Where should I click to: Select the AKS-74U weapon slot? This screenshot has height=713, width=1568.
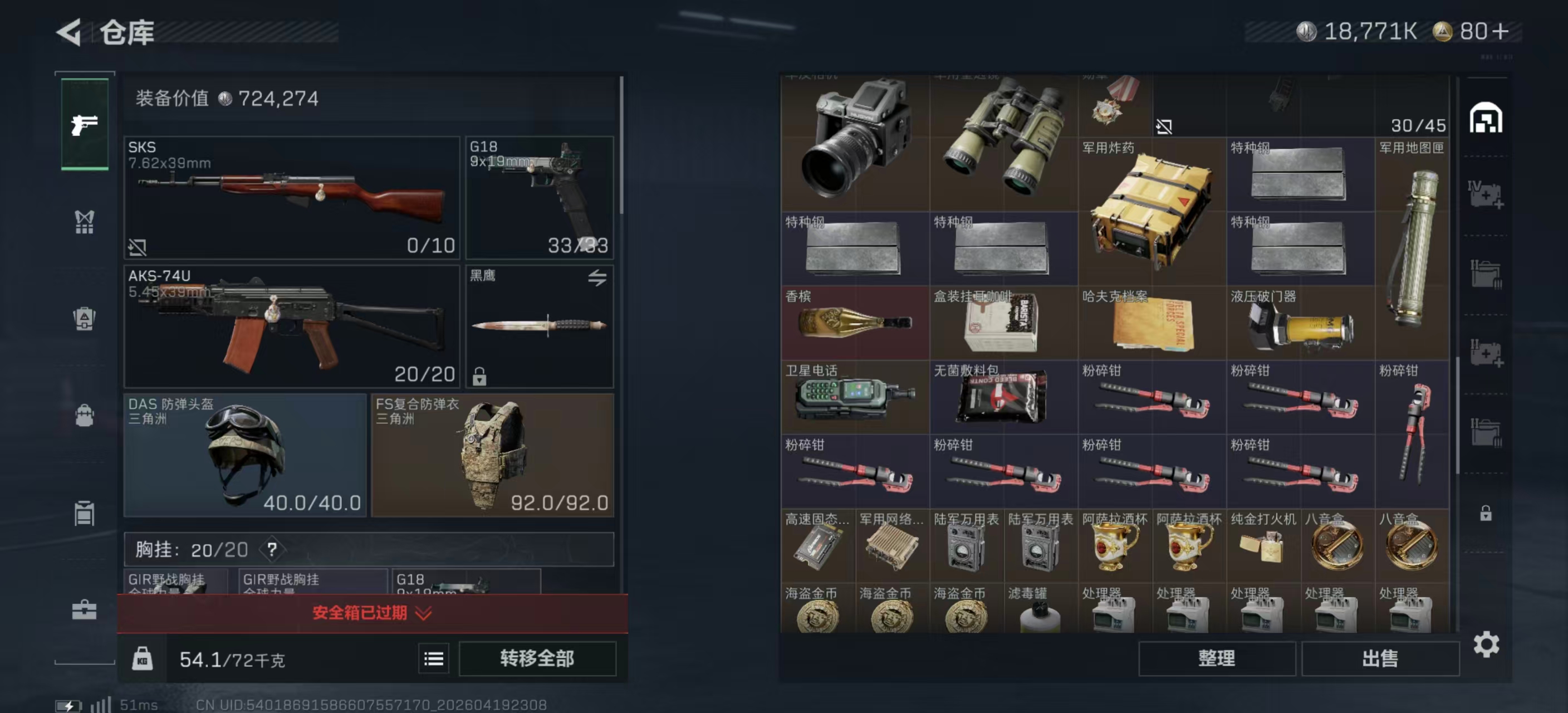click(292, 326)
